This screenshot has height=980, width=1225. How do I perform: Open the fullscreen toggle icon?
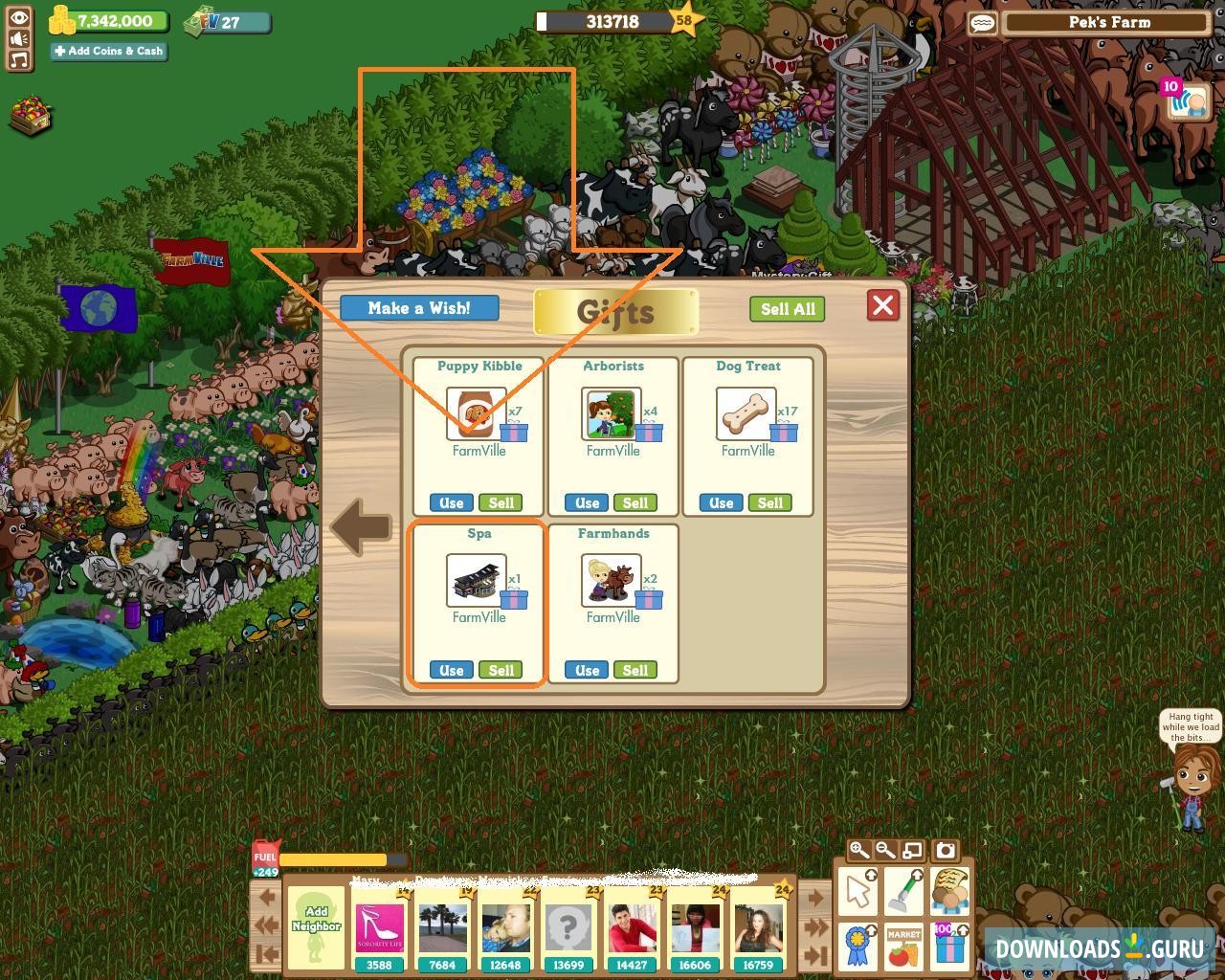coord(911,850)
